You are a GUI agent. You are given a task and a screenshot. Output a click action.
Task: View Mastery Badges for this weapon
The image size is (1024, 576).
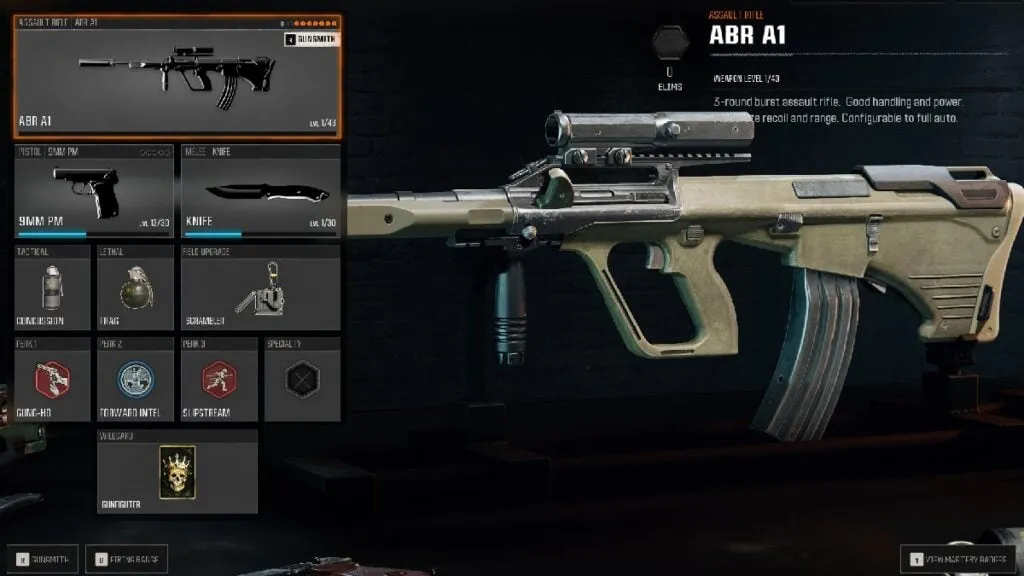958,558
